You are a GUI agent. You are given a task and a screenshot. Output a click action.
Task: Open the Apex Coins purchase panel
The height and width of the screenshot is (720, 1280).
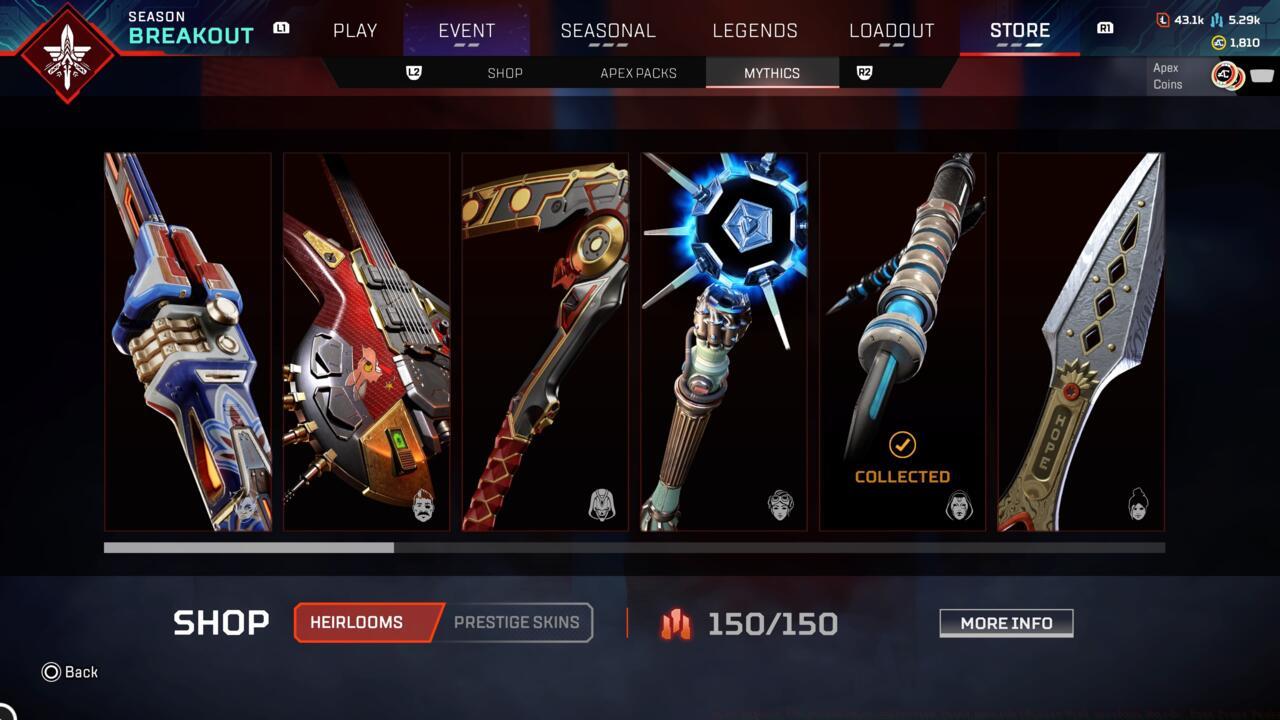(x=1213, y=75)
